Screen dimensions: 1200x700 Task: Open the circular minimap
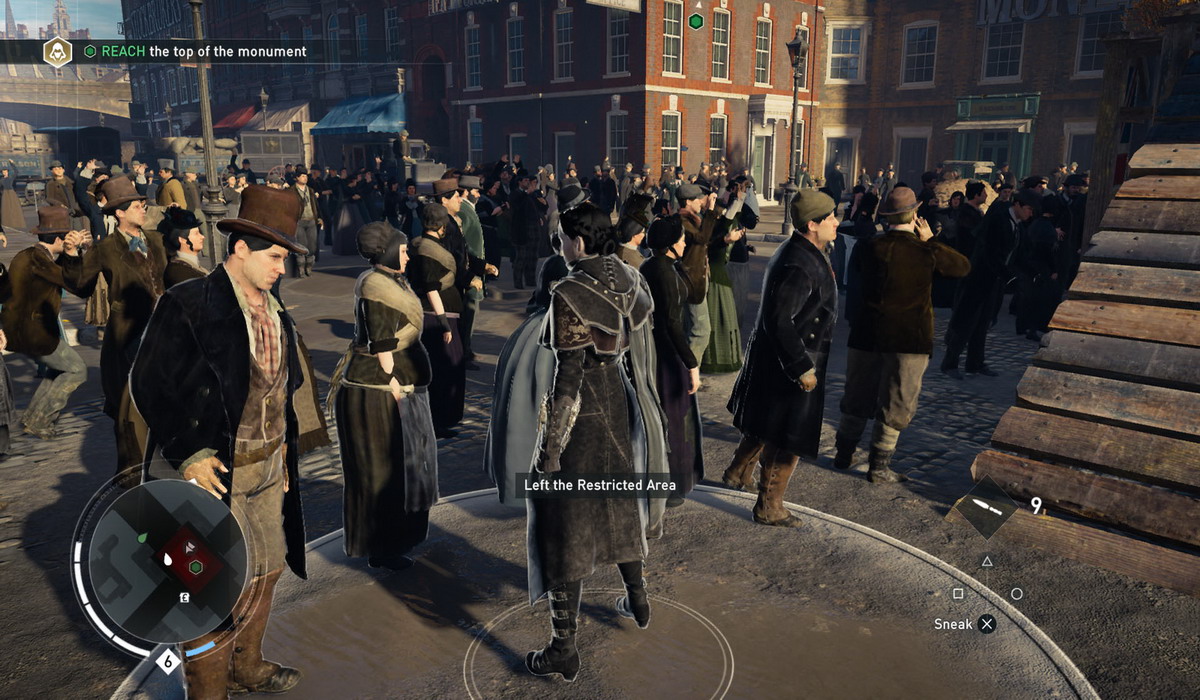pos(167,561)
